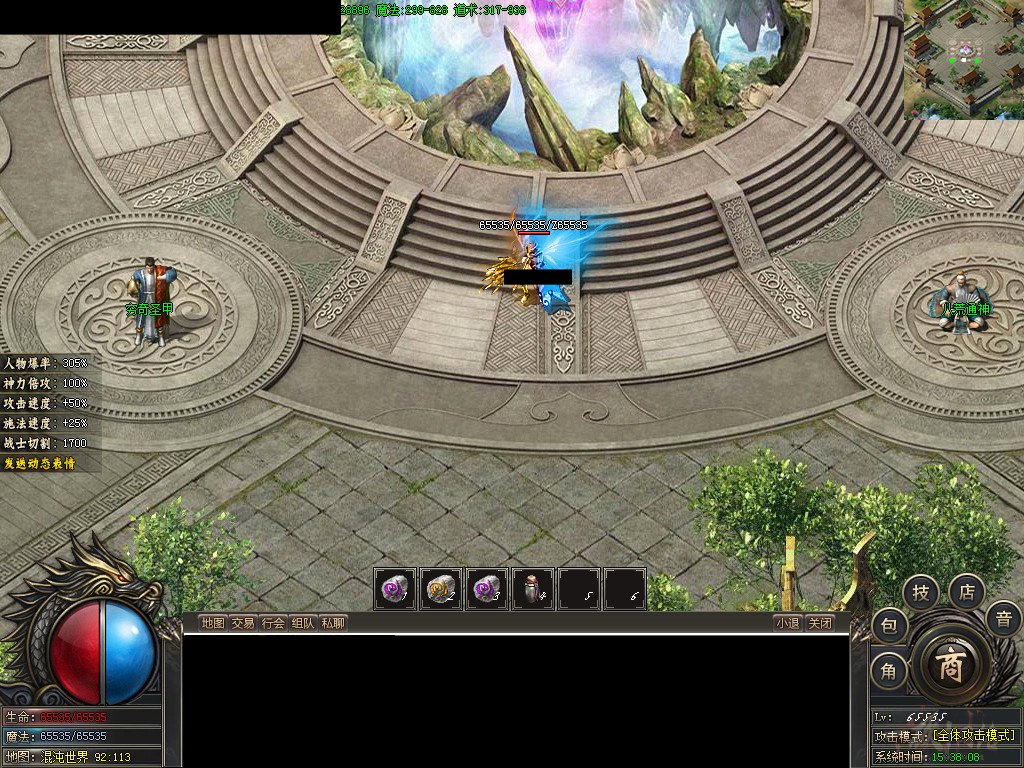This screenshot has height=768, width=1024.
Task: Click the 关闭 close button
Action: click(x=820, y=623)
